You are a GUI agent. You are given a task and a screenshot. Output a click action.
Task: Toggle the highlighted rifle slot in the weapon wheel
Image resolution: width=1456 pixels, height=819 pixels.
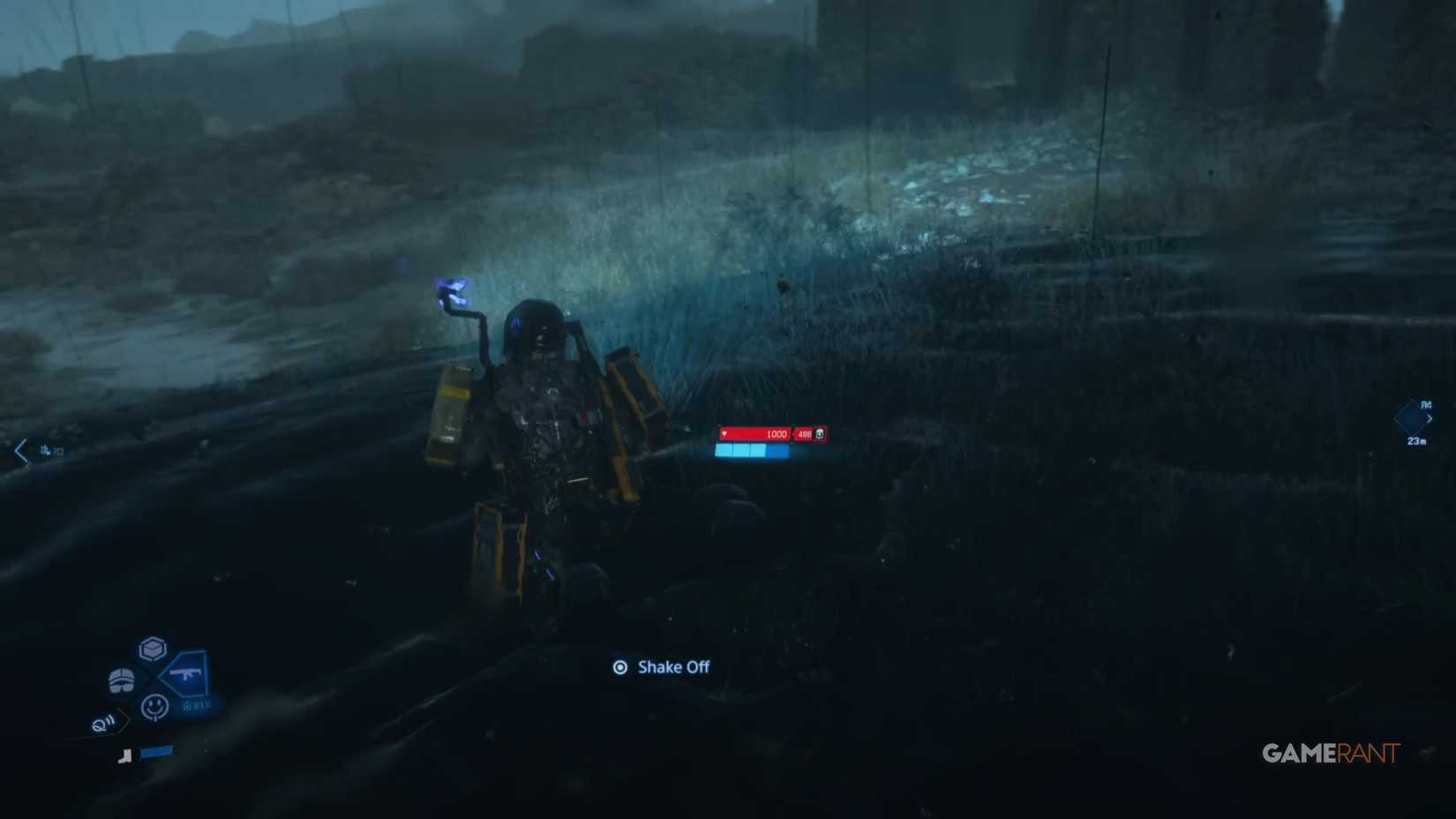coord(187,674)
